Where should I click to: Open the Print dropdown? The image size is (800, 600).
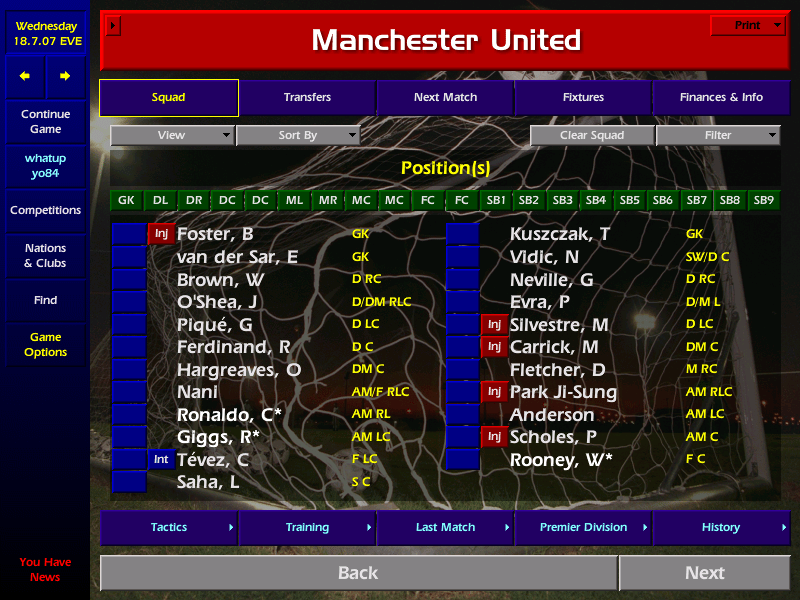tap(748, 26)
